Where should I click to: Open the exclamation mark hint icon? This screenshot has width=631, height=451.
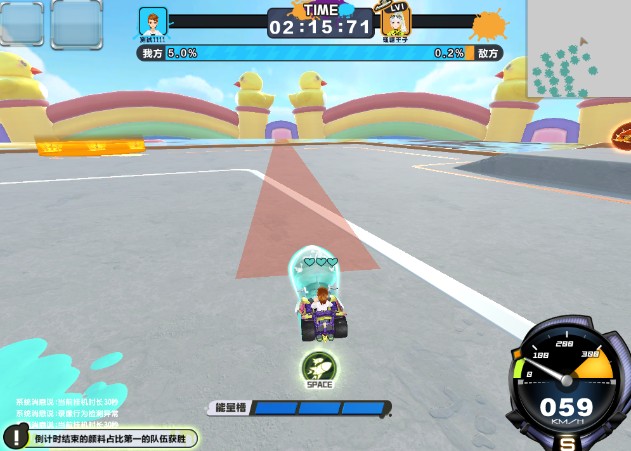coord(16,437)
